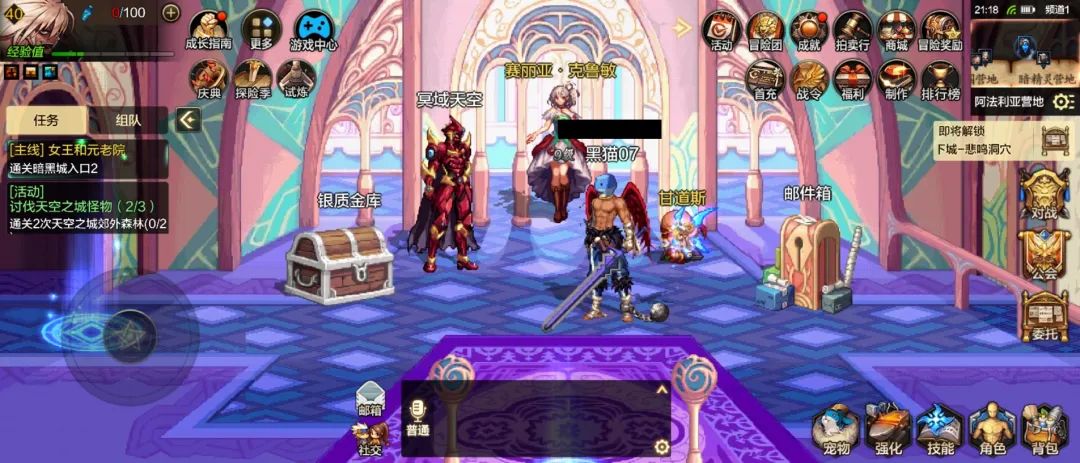Open the 背包 backpack inventory

coord(1044,430)
